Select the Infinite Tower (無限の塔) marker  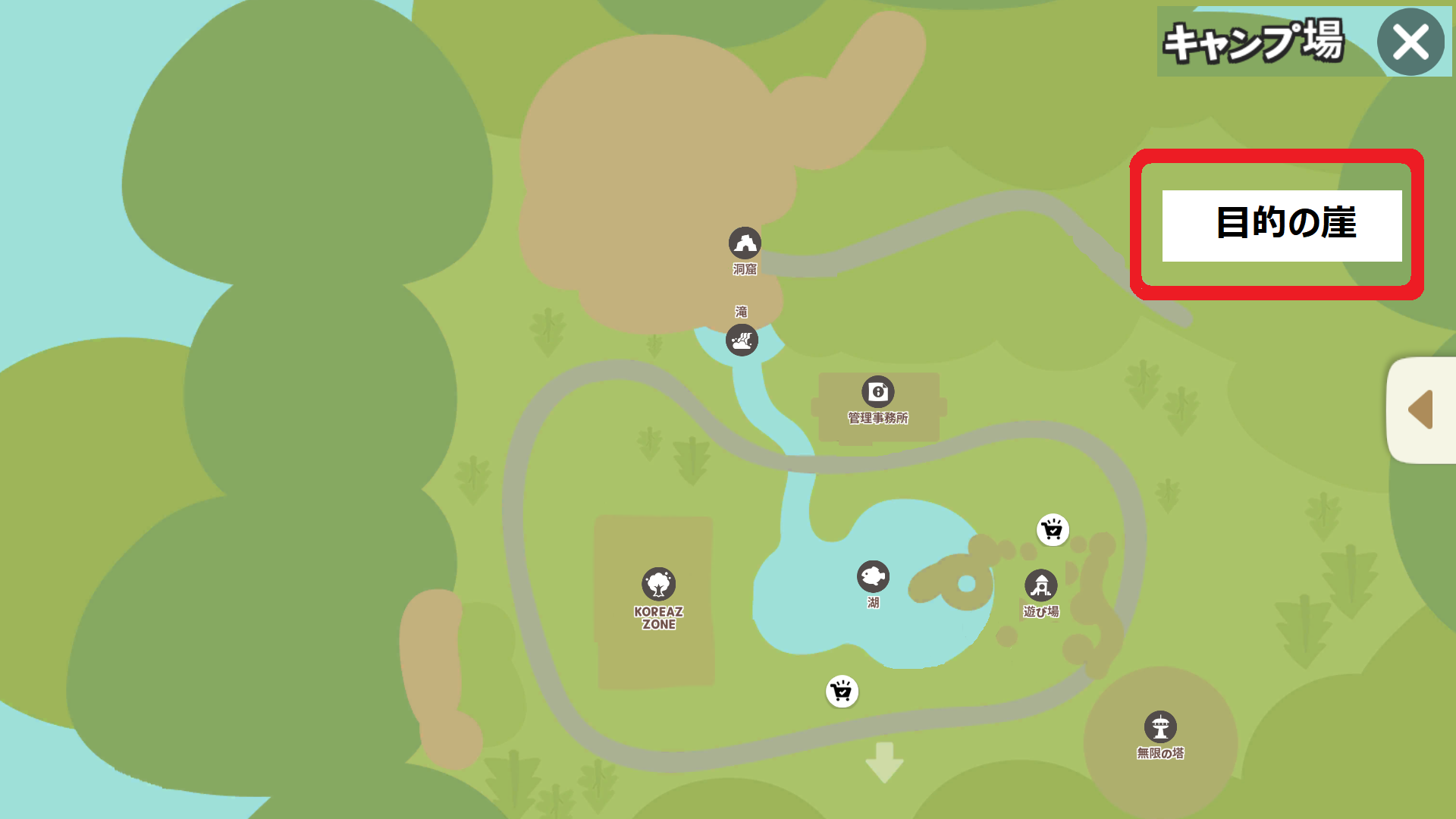point(1160,727)
